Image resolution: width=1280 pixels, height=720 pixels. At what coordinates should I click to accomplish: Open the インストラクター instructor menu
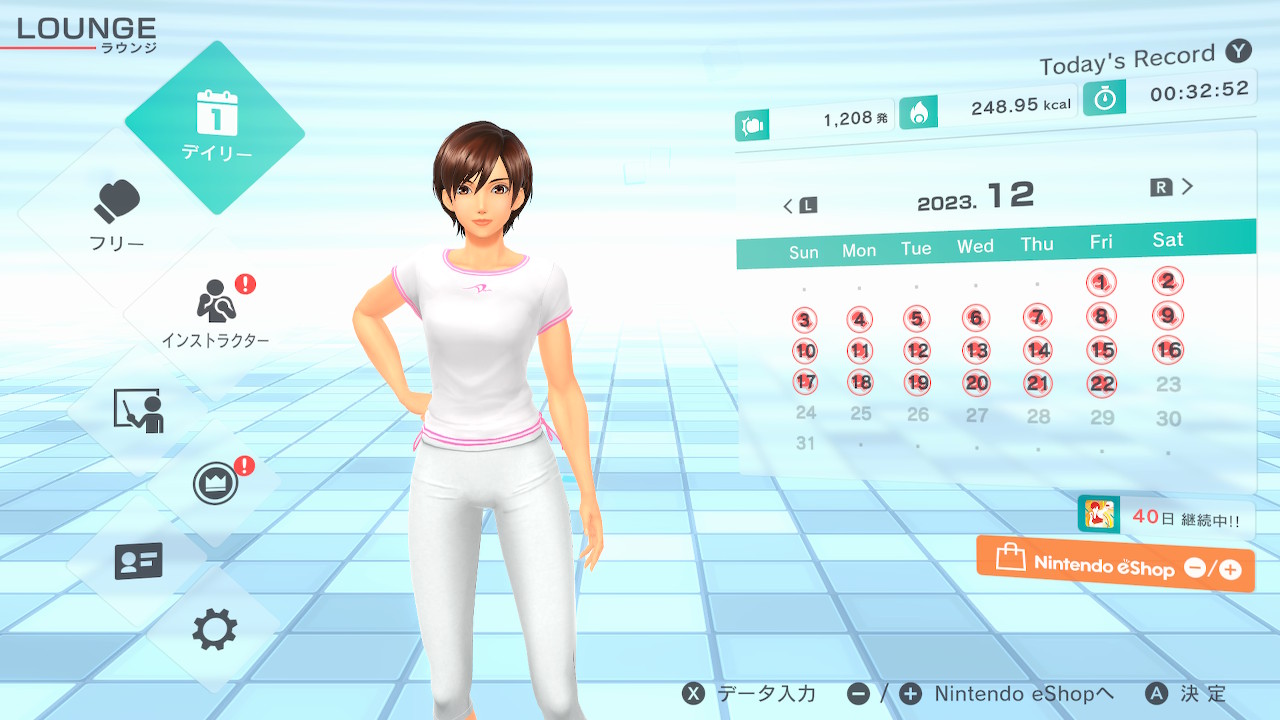pyautogui.click(x=215, y=312)
